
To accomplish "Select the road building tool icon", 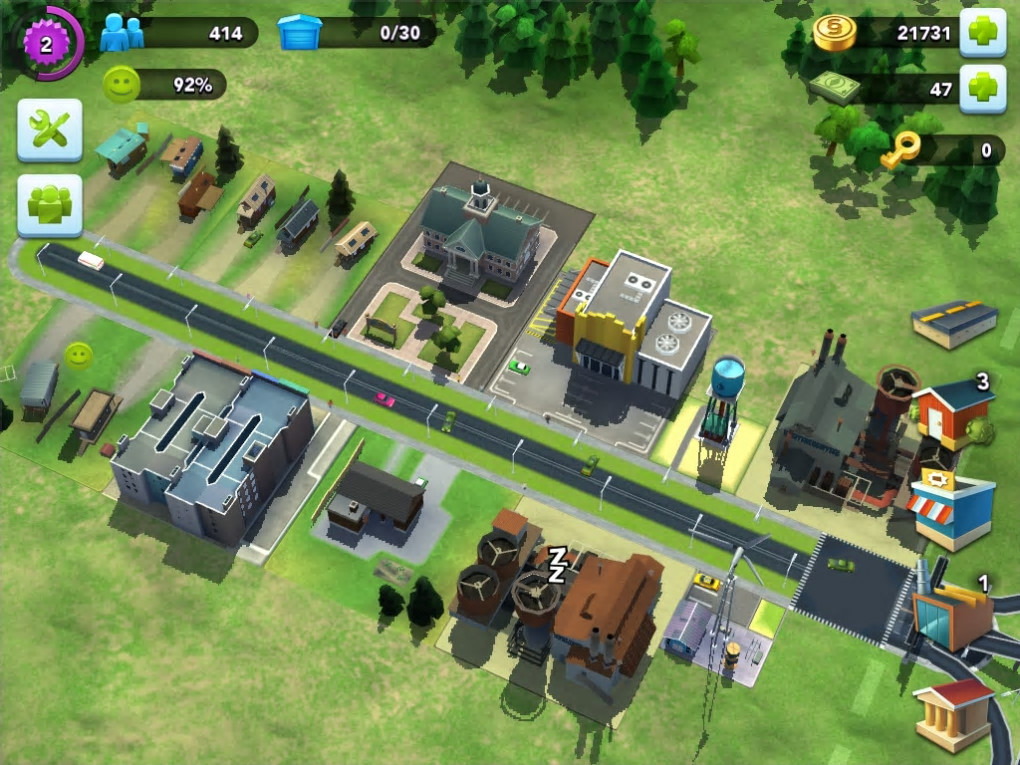I will point(954,323).
